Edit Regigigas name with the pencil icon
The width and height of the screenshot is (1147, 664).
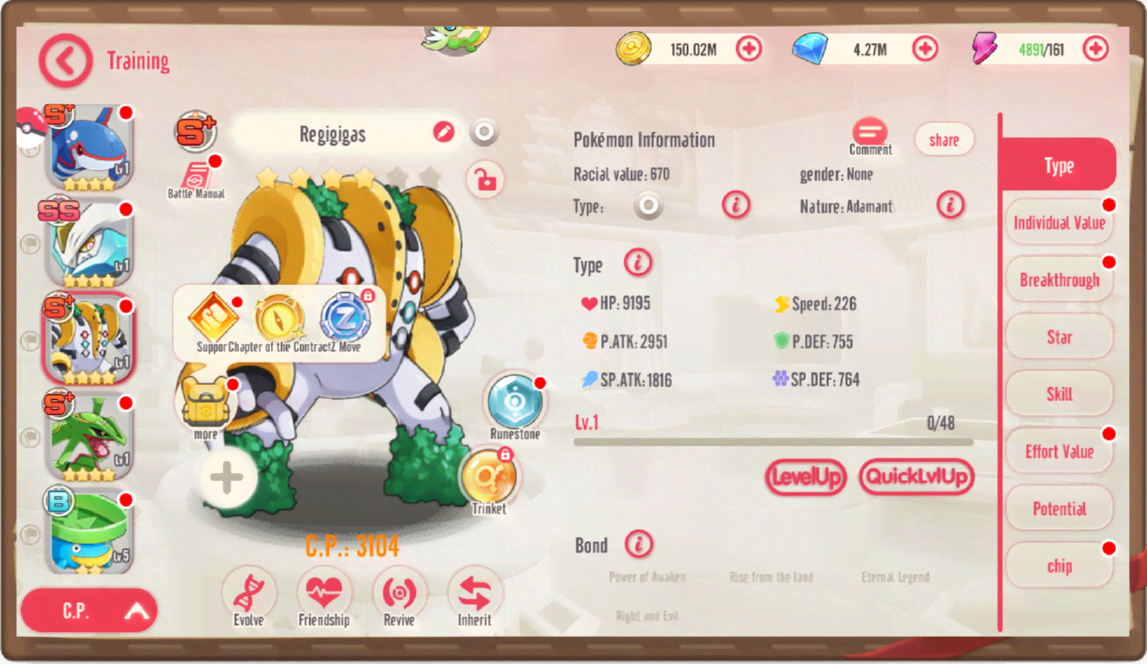click(443, 132)
